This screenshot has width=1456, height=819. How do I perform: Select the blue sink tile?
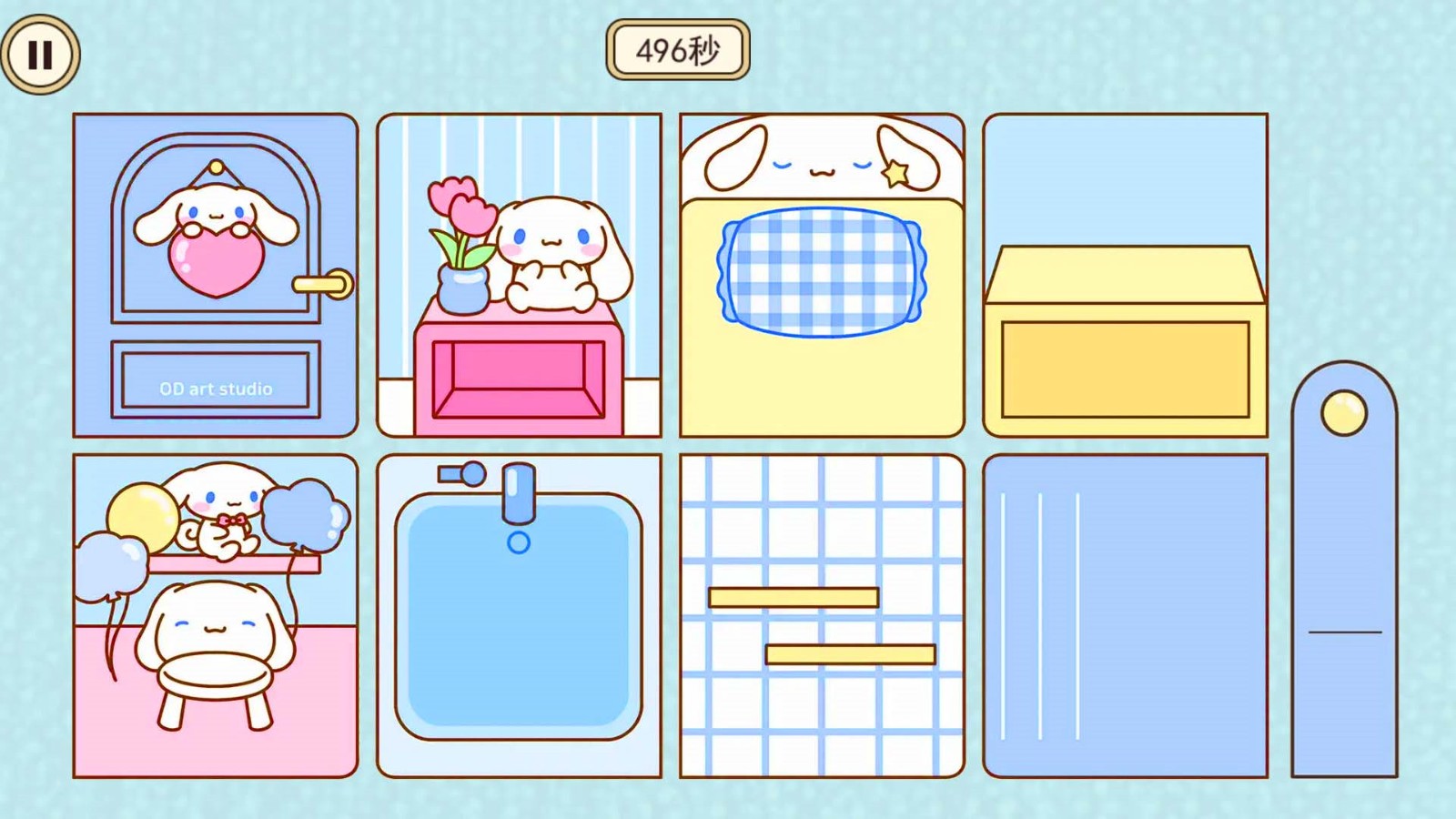click(519, 616)
